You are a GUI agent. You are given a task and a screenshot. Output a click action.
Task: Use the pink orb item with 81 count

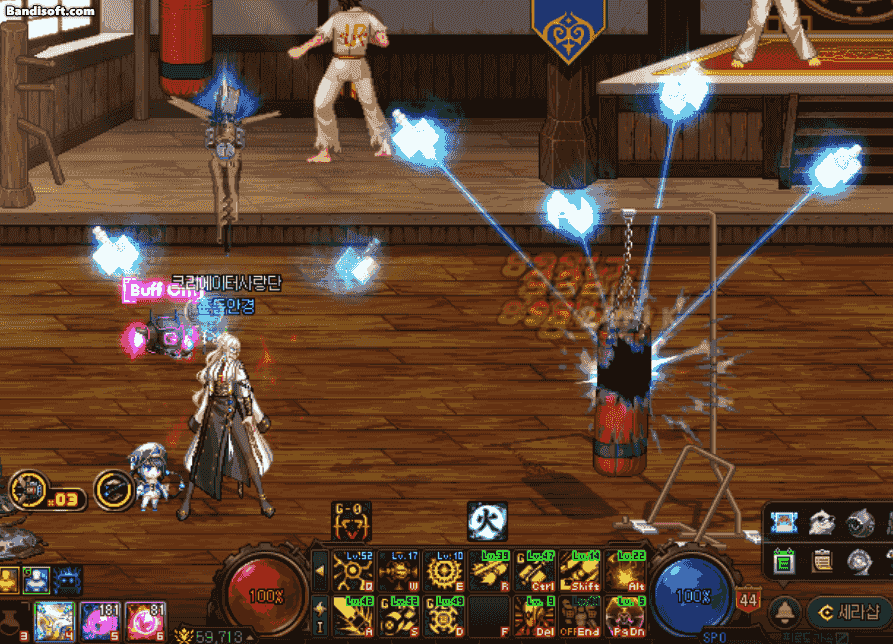(x=146, y=620)
